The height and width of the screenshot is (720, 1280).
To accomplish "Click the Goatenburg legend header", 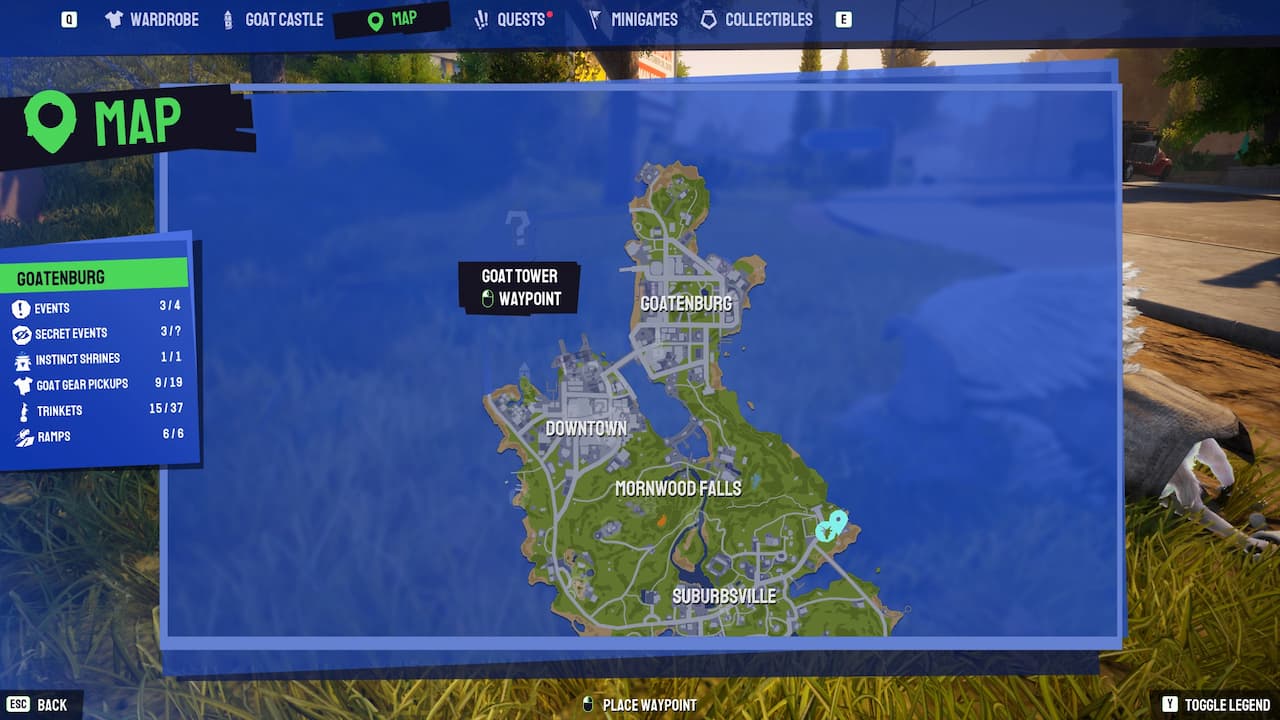I will tap(60, 277).
